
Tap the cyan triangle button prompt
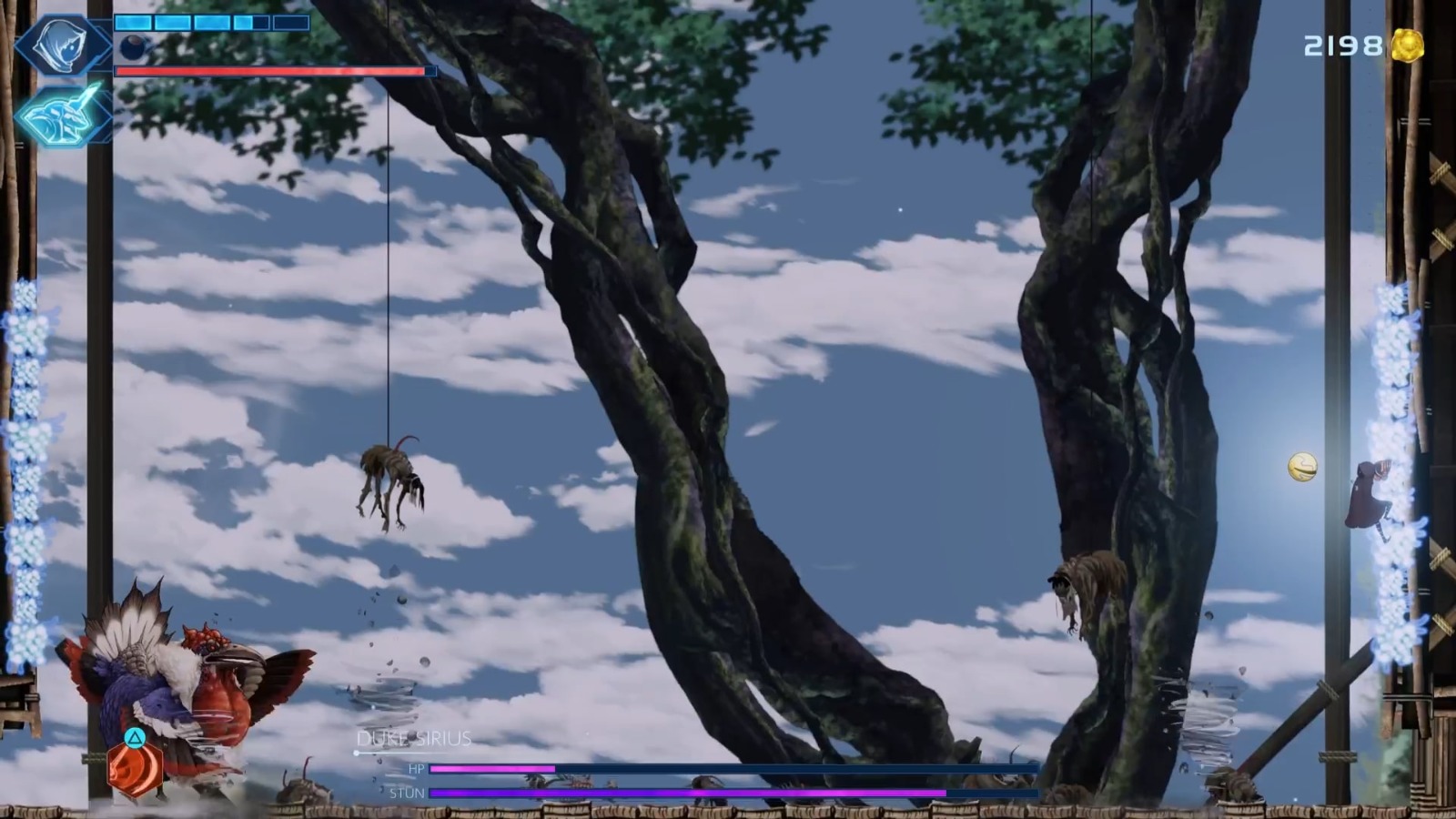133,740
